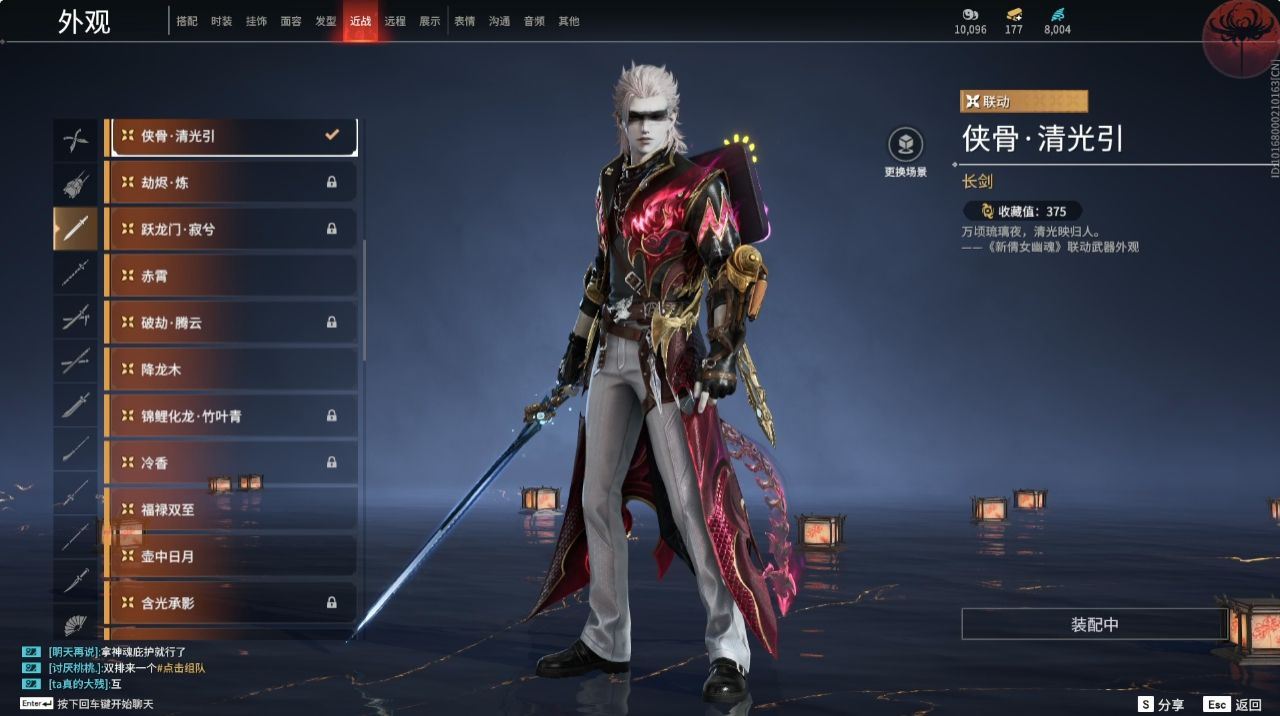
Task: Choose the highlighted long sword category icon
Action: click(76, 229)
